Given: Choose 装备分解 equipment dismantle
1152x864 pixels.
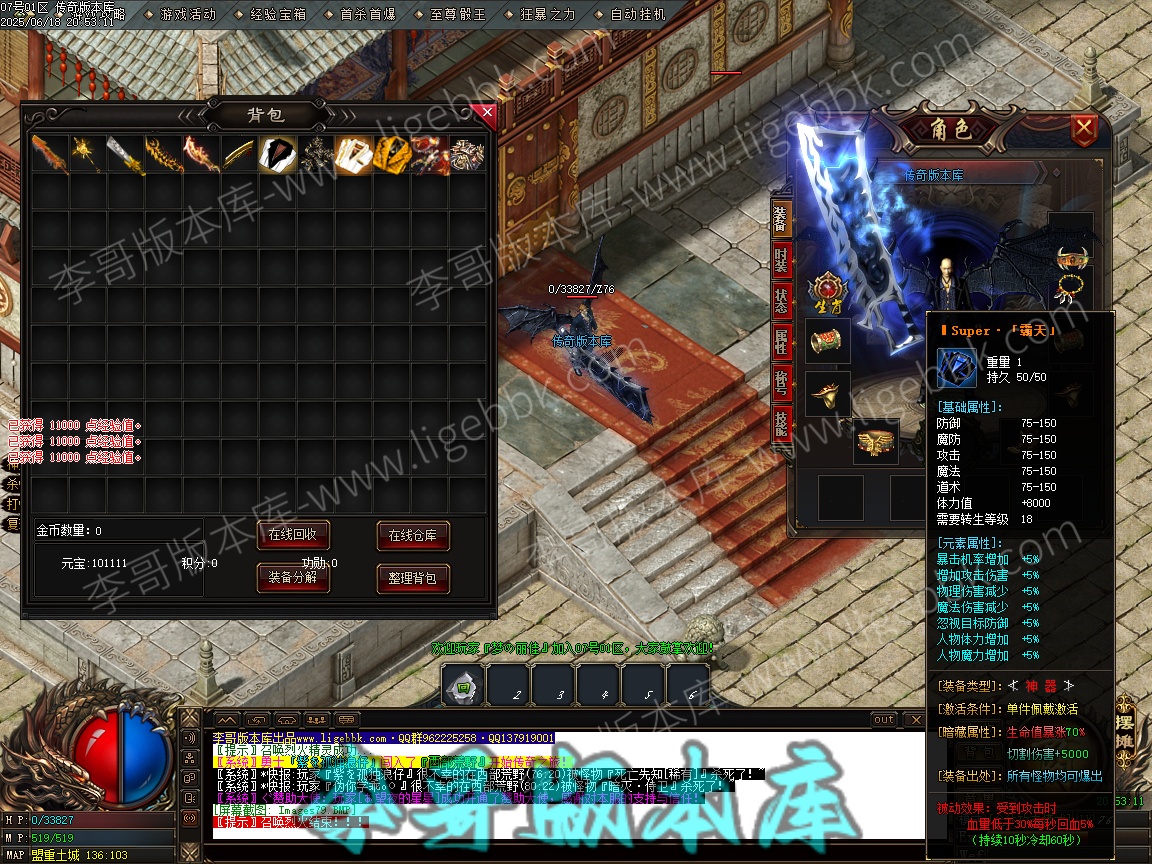Looking at the screenshot, I should 293,577.
